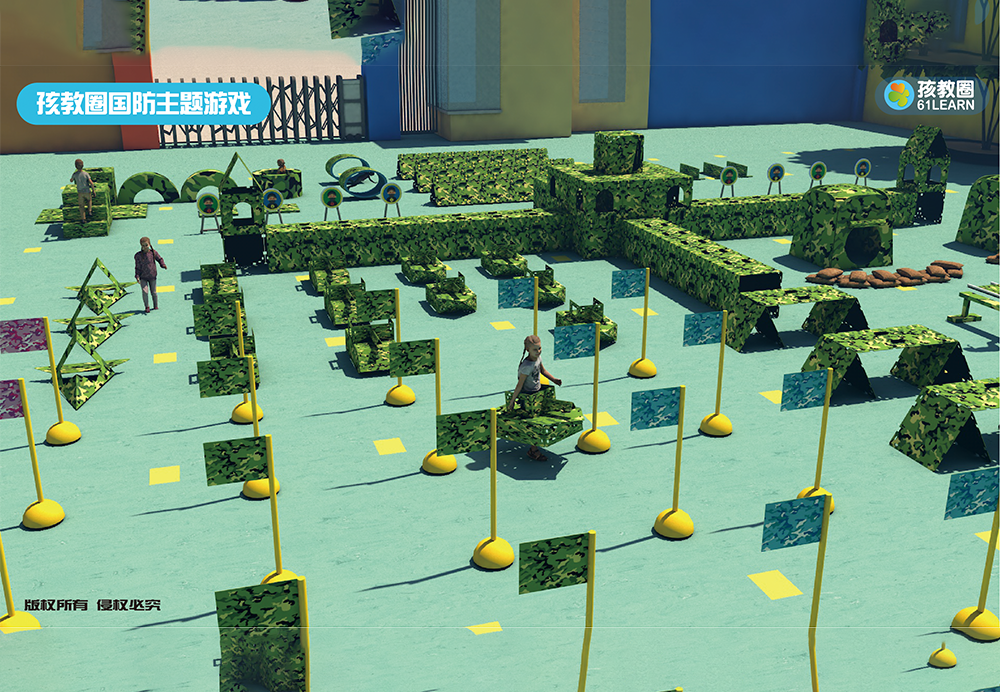Click the 孩教圈国防主题游戏 title banner

pyautogui.click(x=143, y=104)
